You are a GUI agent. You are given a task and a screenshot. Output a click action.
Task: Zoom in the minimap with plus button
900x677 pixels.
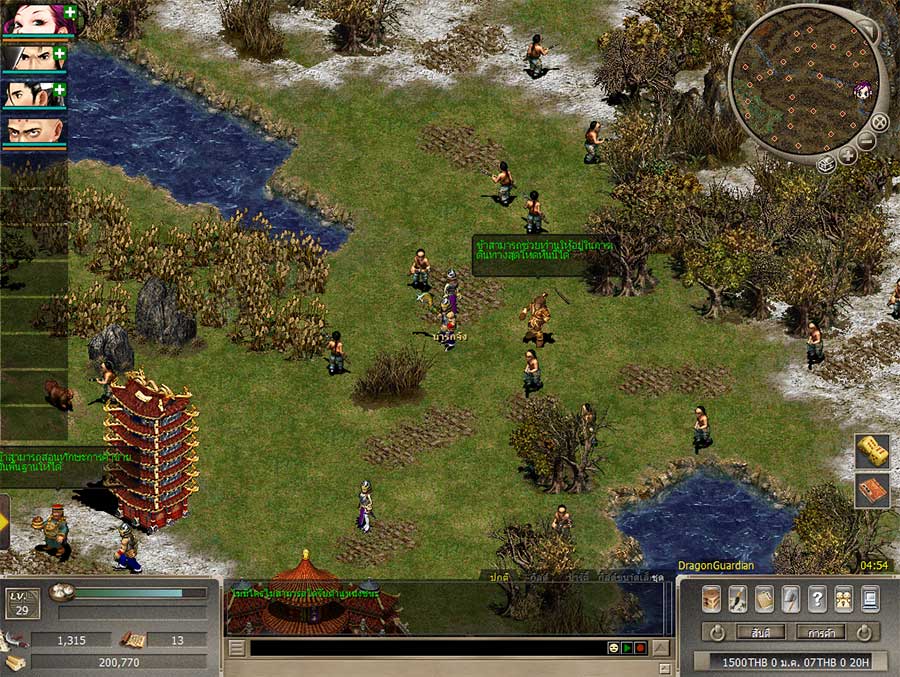tap(847, 155)
